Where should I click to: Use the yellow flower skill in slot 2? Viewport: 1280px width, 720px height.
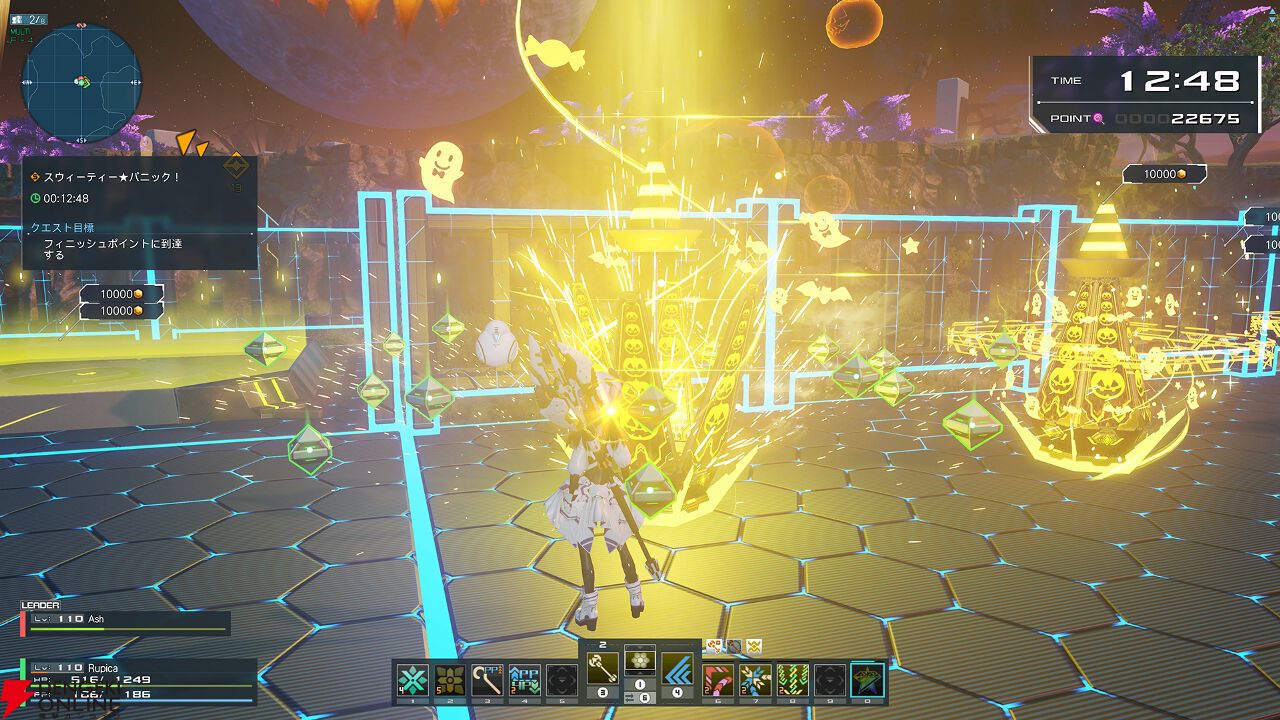point(450,680)
